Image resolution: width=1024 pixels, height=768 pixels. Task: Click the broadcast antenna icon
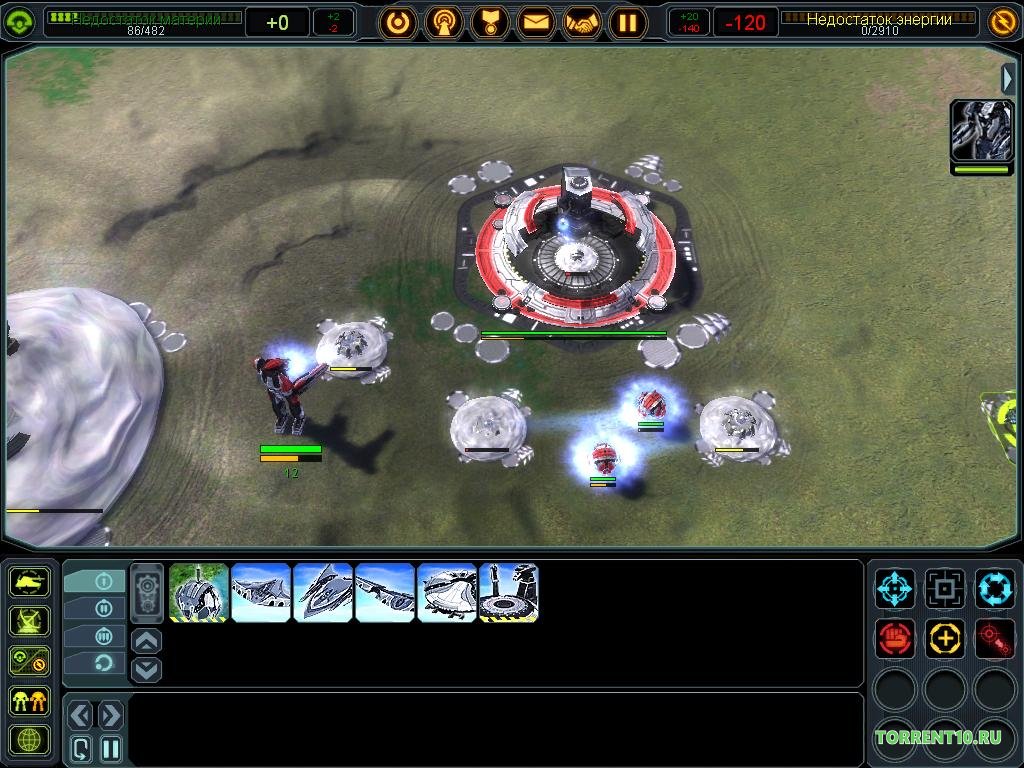coord(444,21)
